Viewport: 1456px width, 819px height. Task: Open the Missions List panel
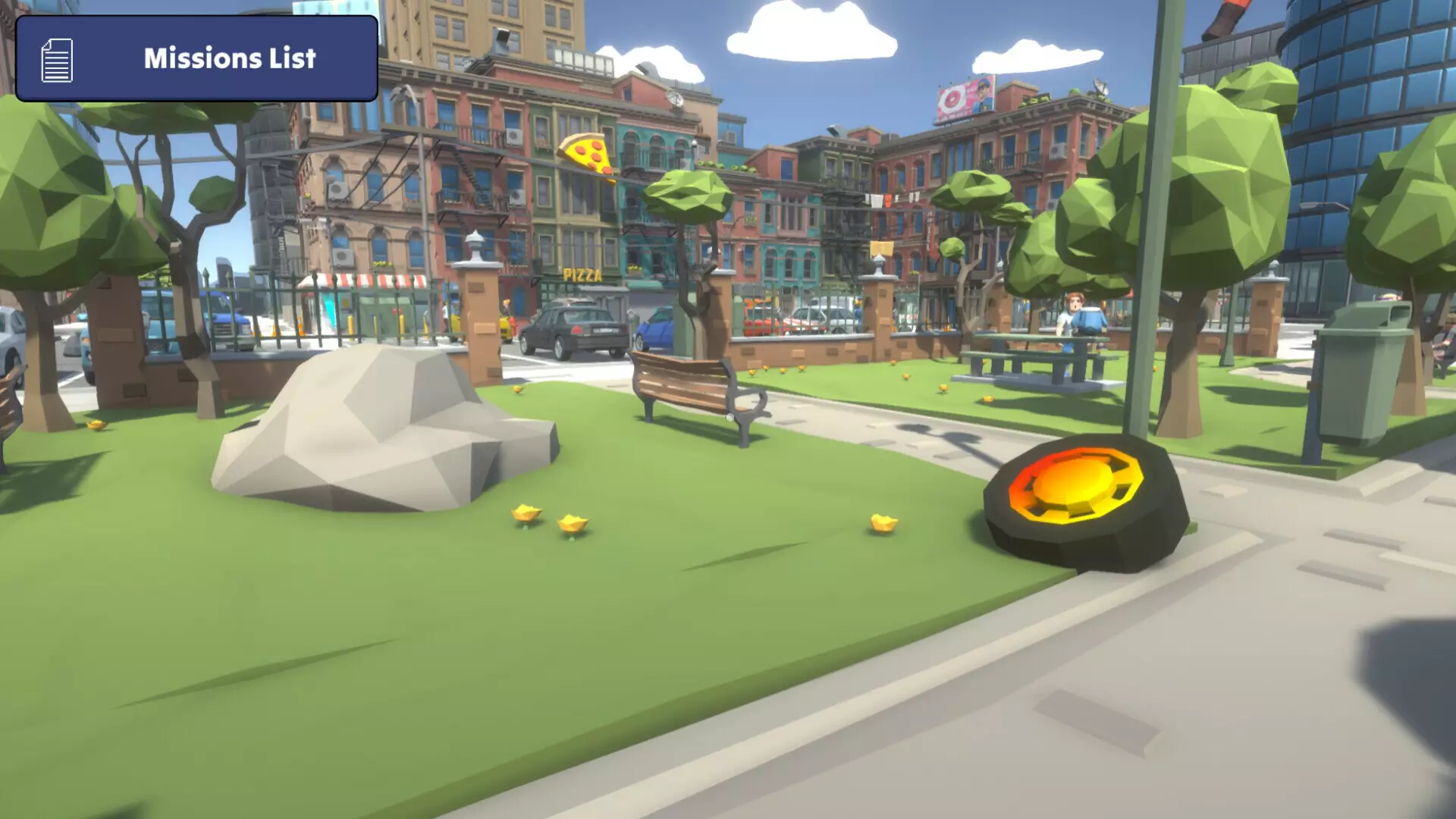[x=193, y=58]
